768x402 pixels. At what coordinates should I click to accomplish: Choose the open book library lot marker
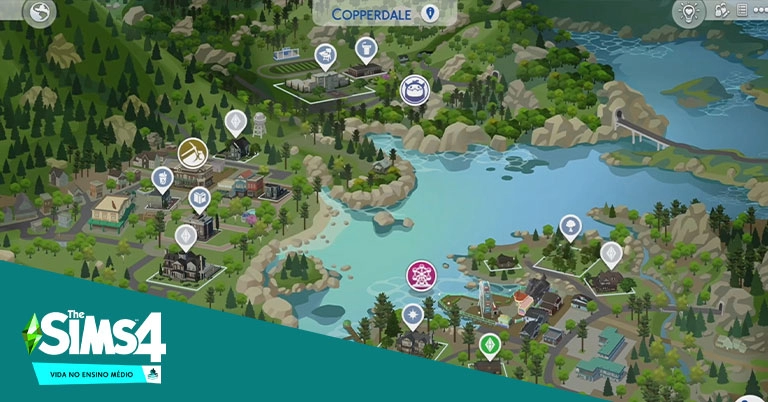point(200,197)
